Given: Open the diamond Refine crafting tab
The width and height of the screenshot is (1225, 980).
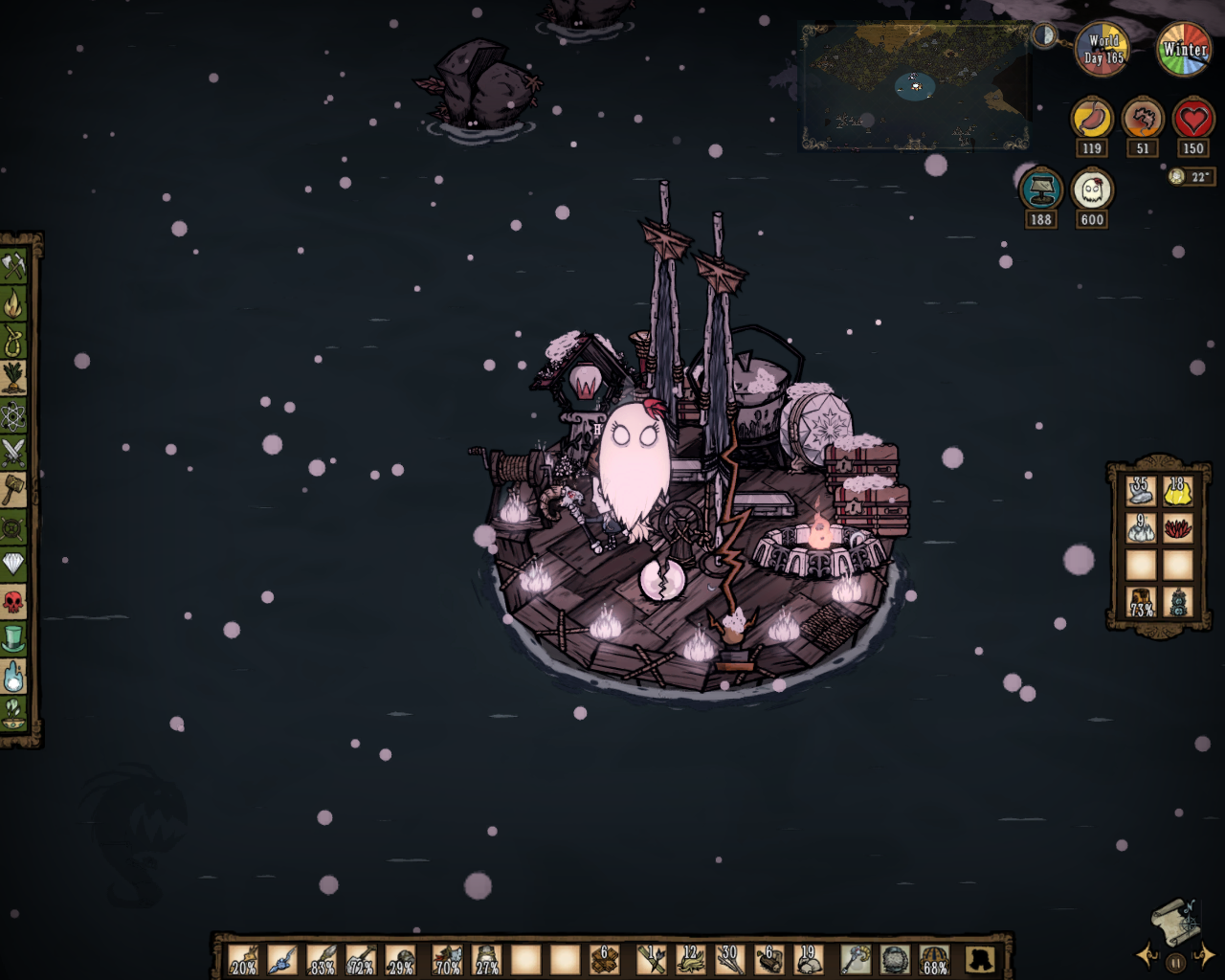Looking at the screenshot, I should click(x=13, y=564).
